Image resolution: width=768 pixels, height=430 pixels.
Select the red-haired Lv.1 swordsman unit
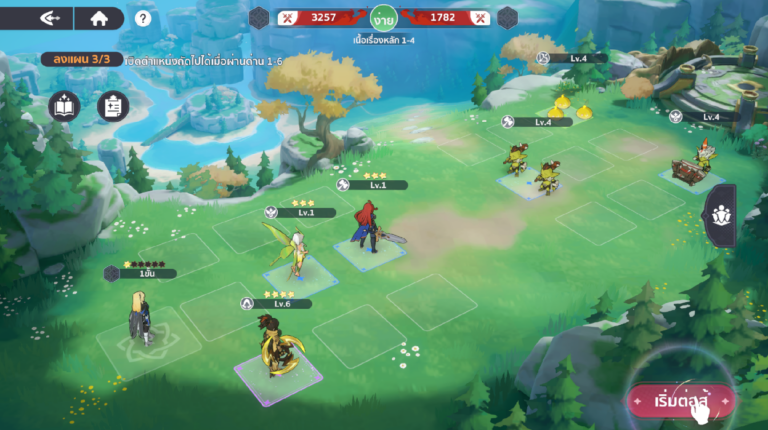tap(368, 228)
